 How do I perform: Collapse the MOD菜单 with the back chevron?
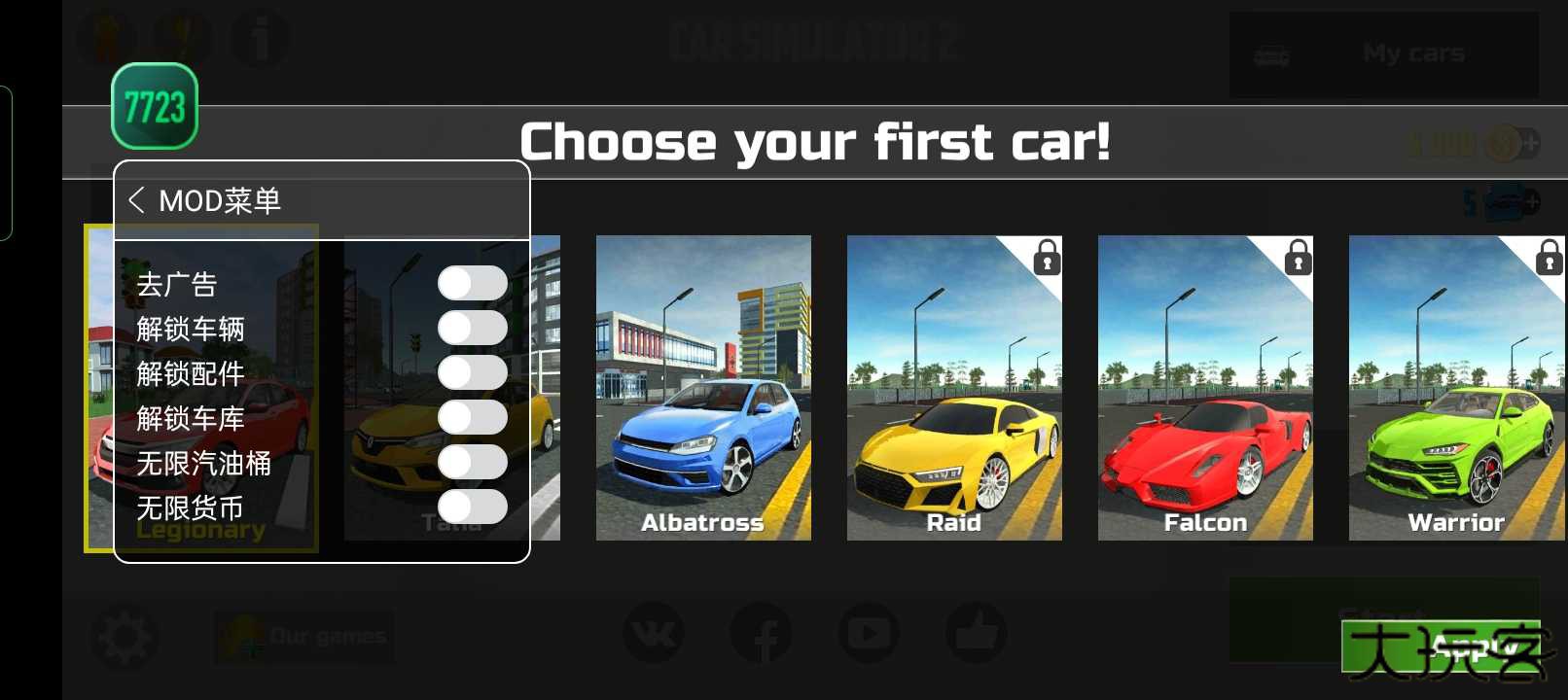pos(138,200)
